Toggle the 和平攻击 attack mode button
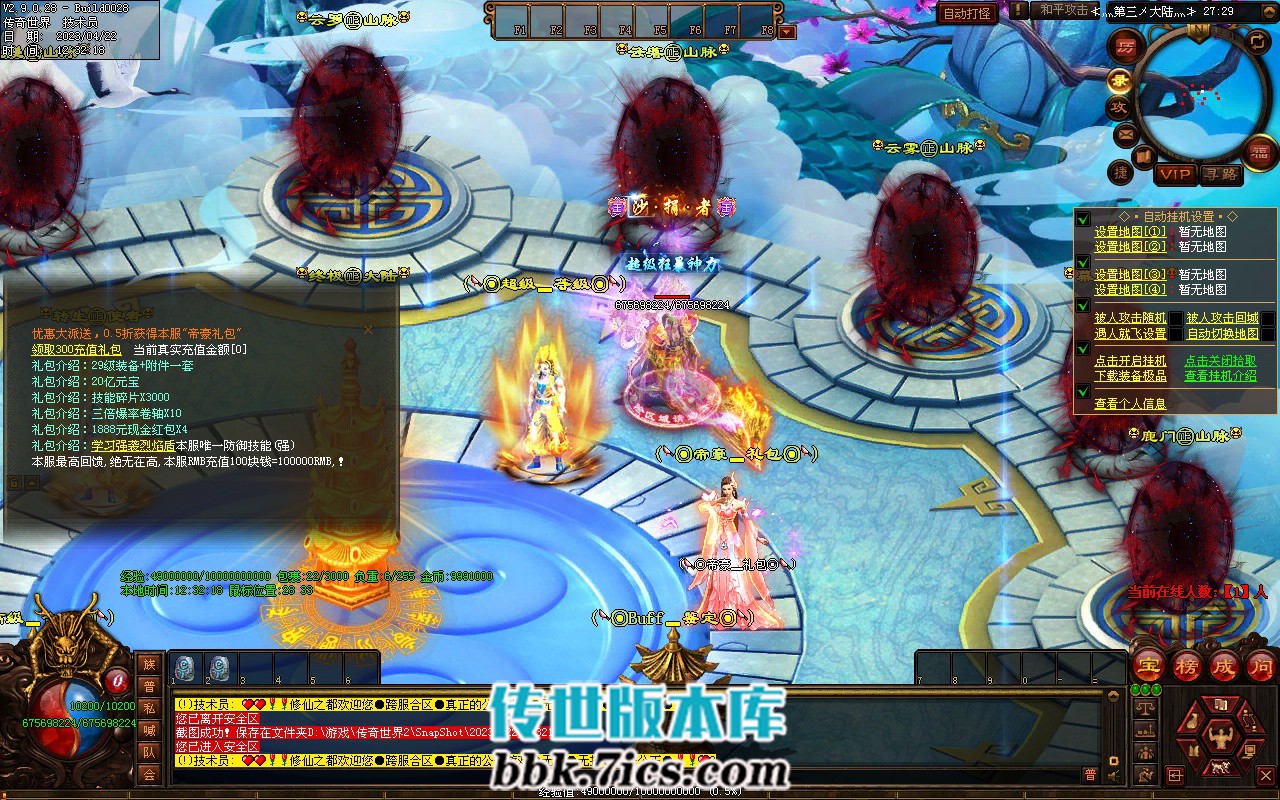The width and height of the screenshot is (1280, 800). point(1063,11)
